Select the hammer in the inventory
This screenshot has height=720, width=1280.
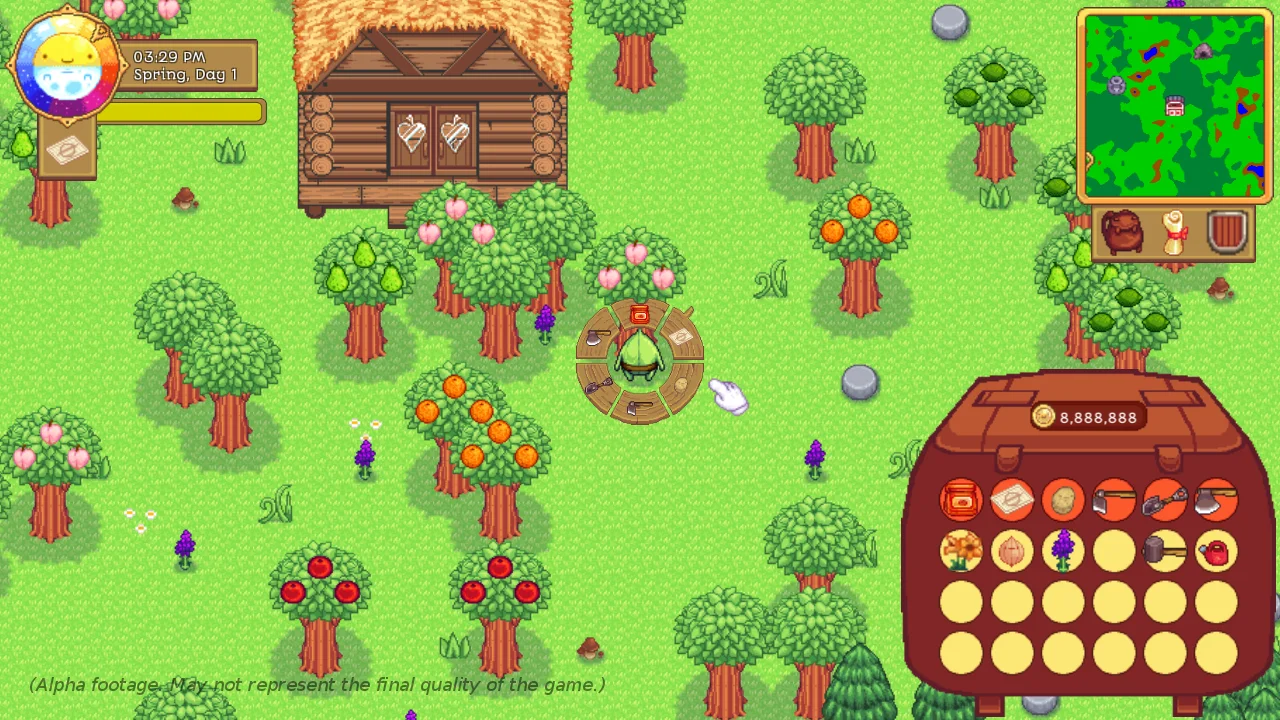1165,552
